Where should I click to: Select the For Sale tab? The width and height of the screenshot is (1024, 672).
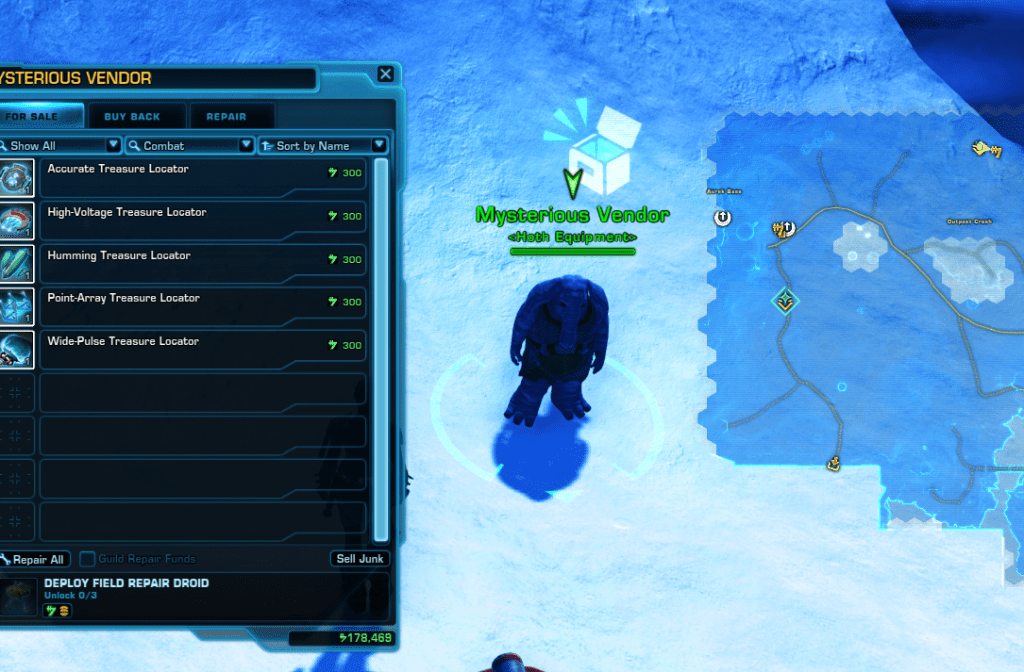tap(36, 116)
